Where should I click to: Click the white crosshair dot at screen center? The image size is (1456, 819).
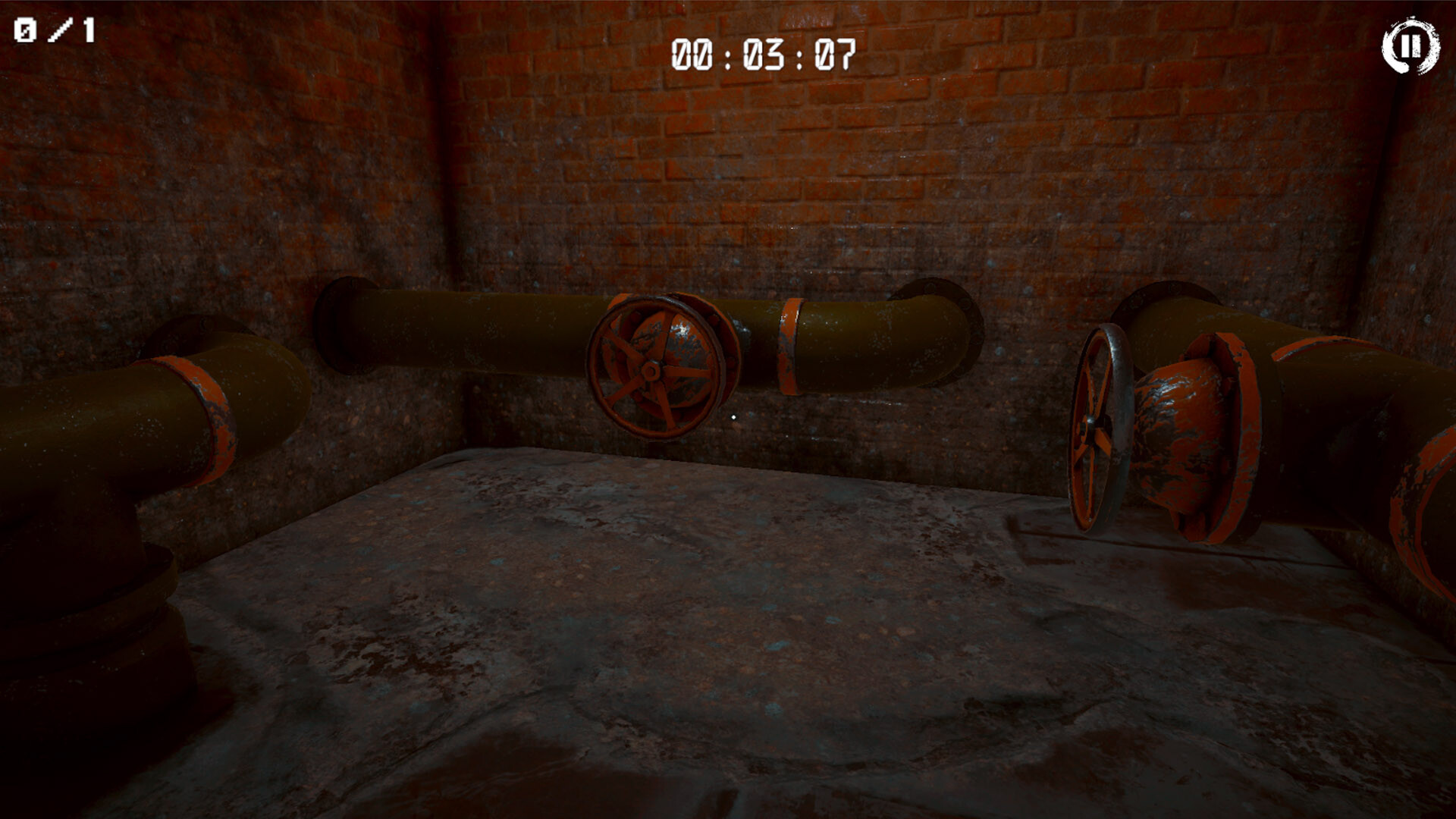coord(733,416)
